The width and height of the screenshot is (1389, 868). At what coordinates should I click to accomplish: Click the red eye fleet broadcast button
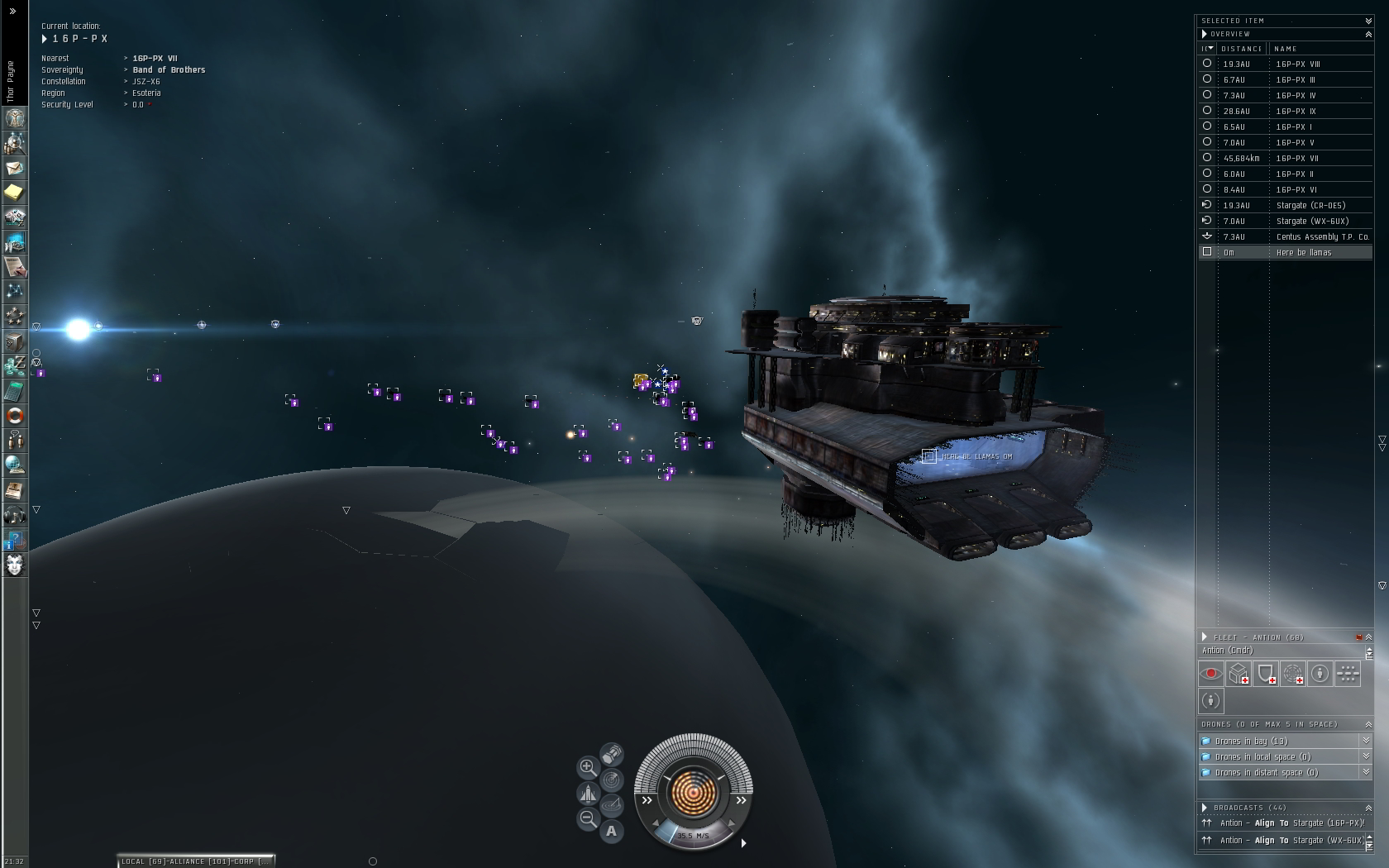click(1211, 674)
